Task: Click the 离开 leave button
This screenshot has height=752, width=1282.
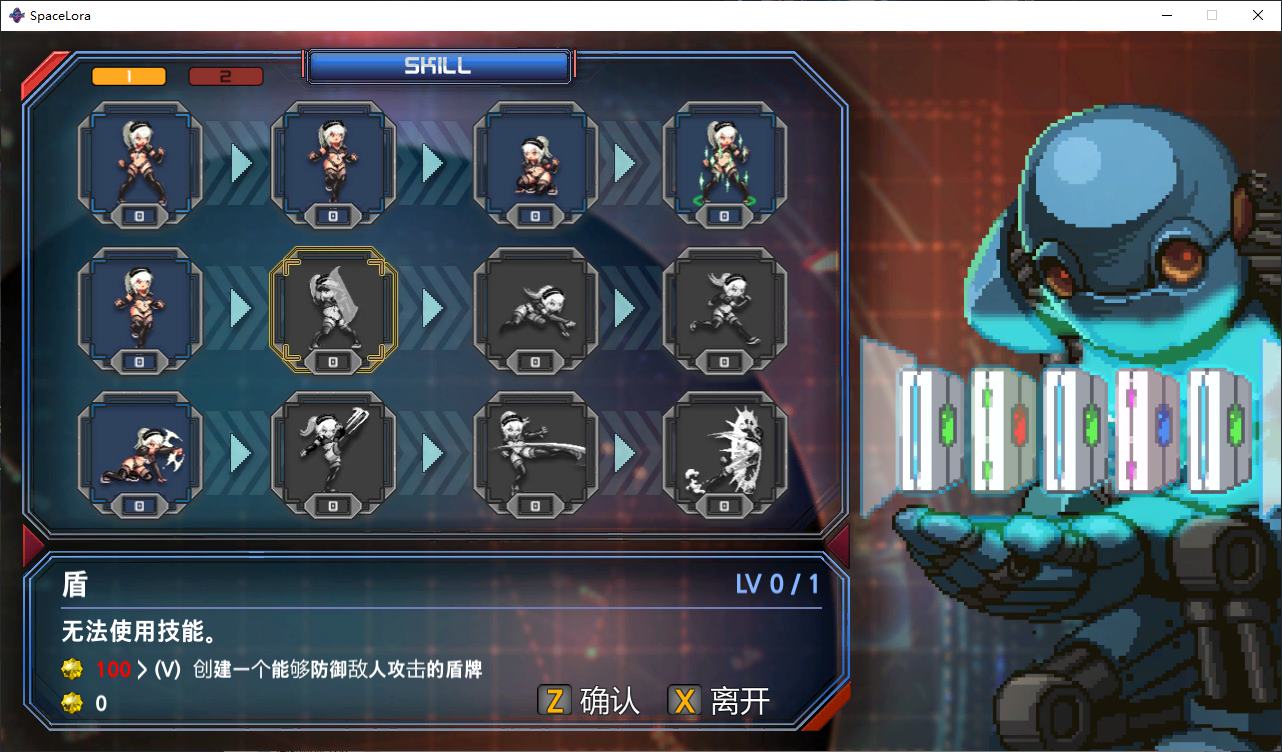Action: [x=735, y=702]
